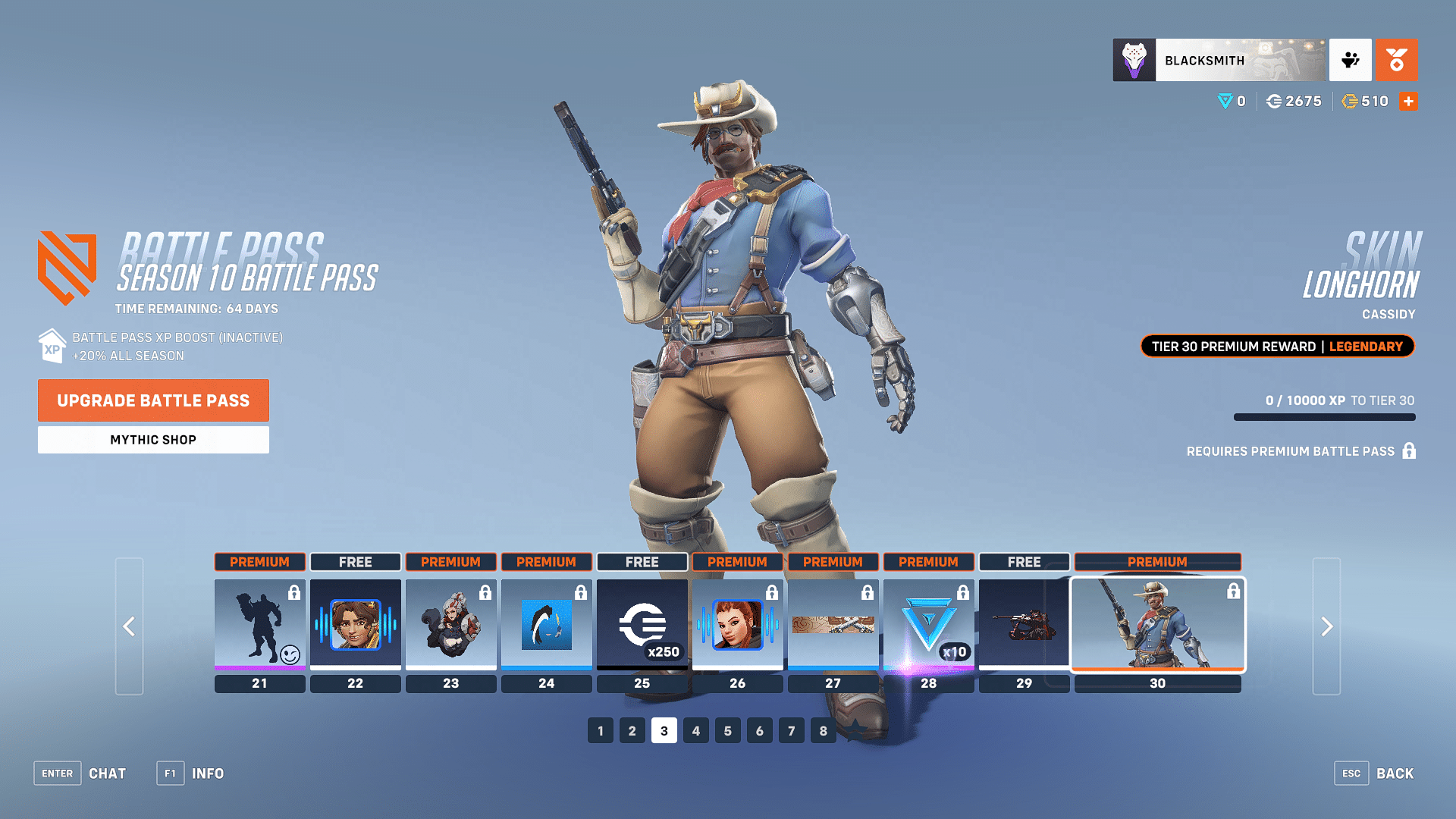The width and height of the screenshot is (1456, 819).
Task: Click the plus button to buy coins
Action: pos(1408,101)
